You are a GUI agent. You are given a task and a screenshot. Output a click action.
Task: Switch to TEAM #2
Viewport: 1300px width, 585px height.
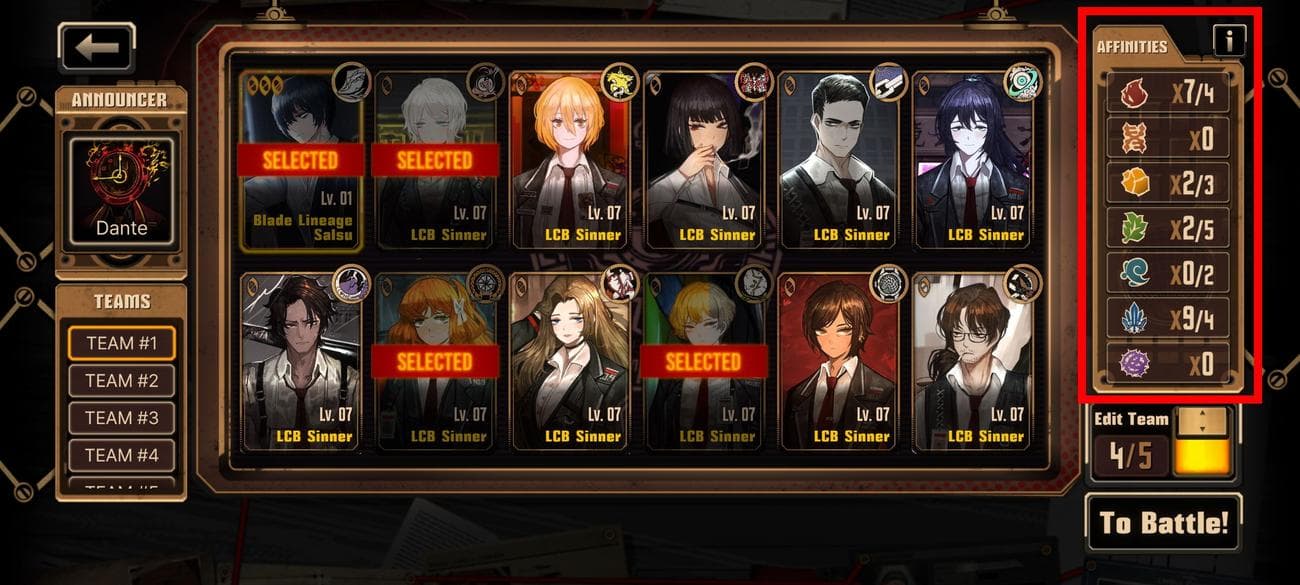122,380
